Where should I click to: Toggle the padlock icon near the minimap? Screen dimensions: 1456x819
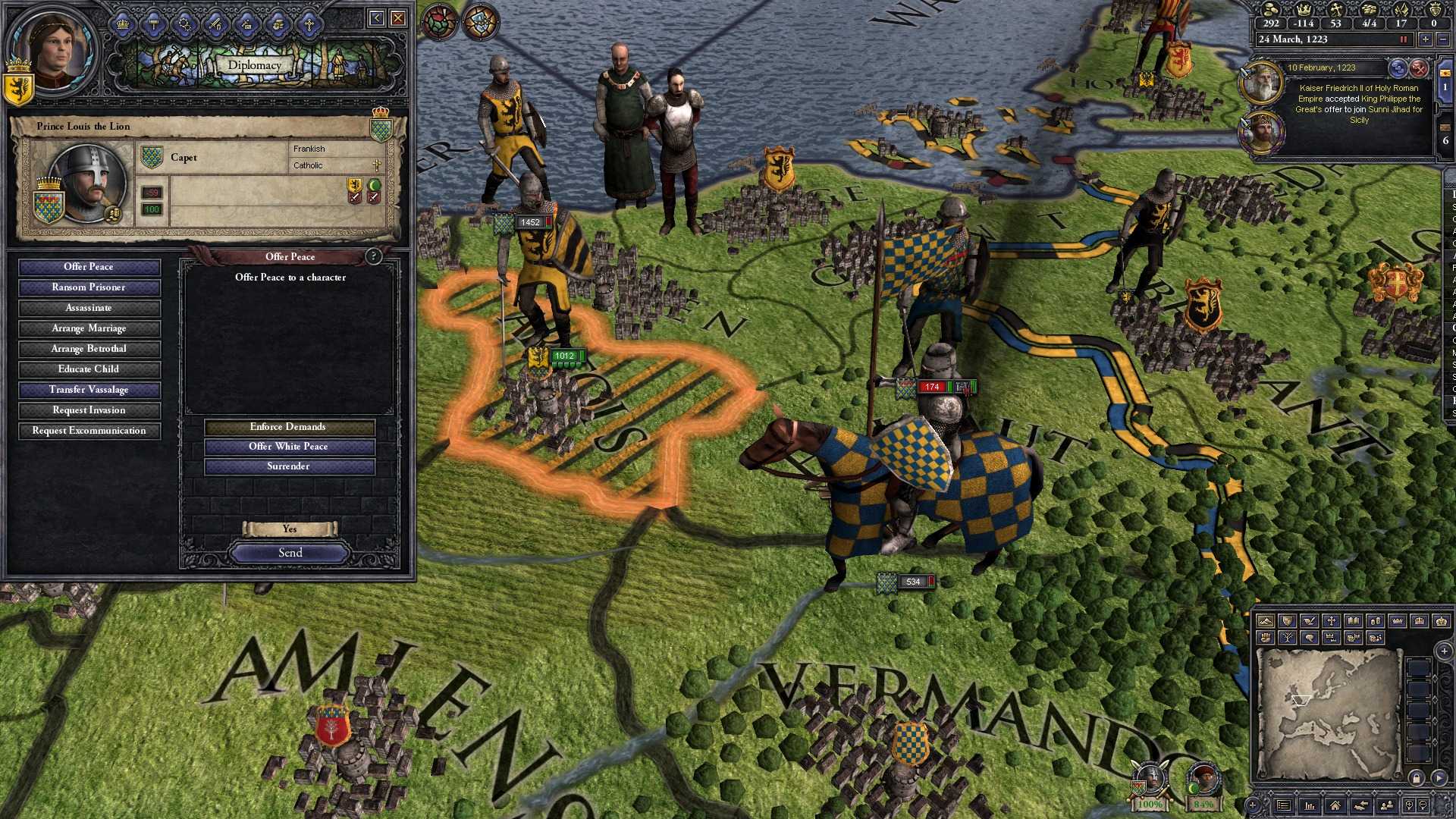click(1416, 779)
